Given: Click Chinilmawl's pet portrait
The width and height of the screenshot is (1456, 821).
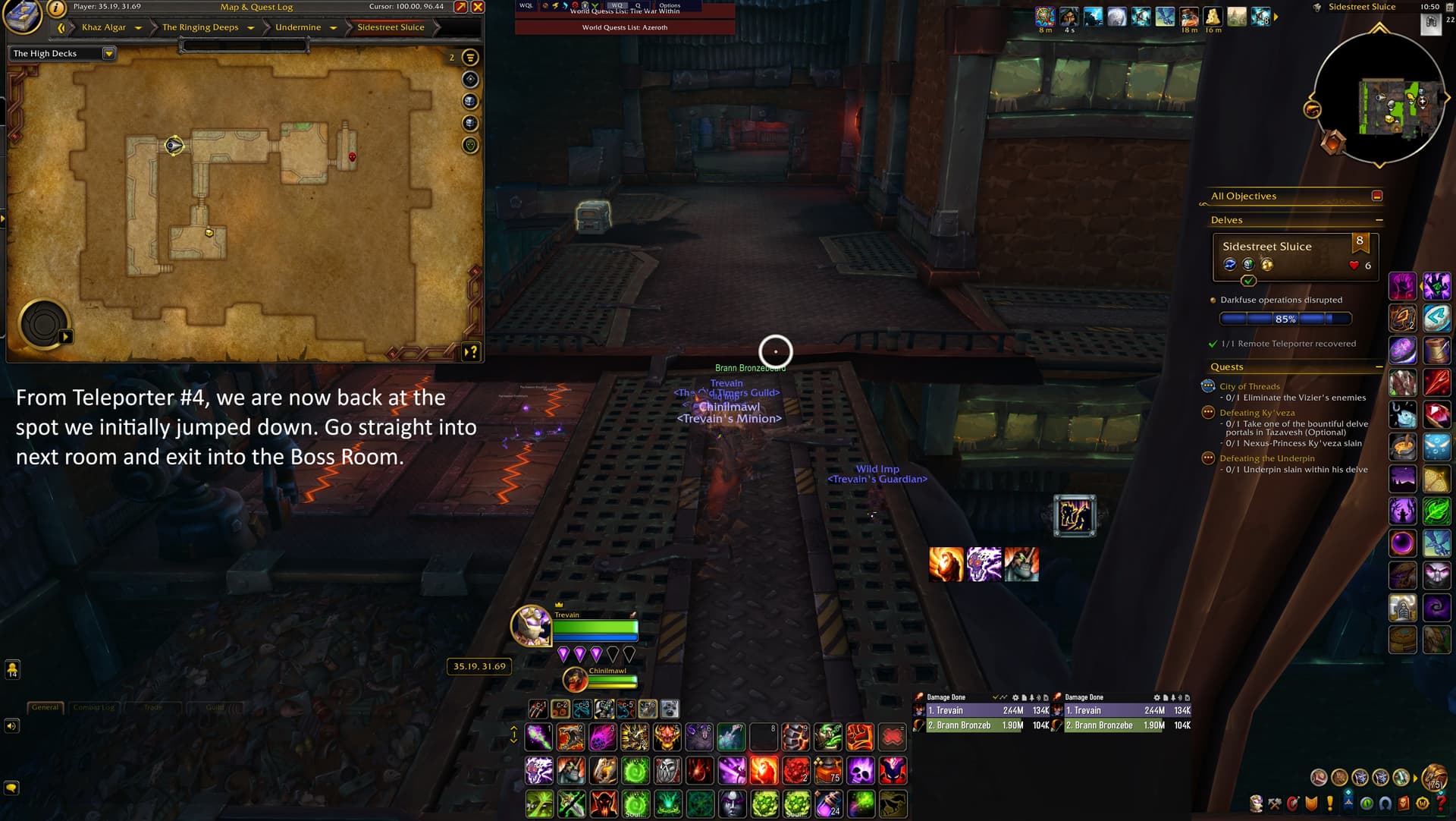Looking at the screenshot, I should pos(576,679).
